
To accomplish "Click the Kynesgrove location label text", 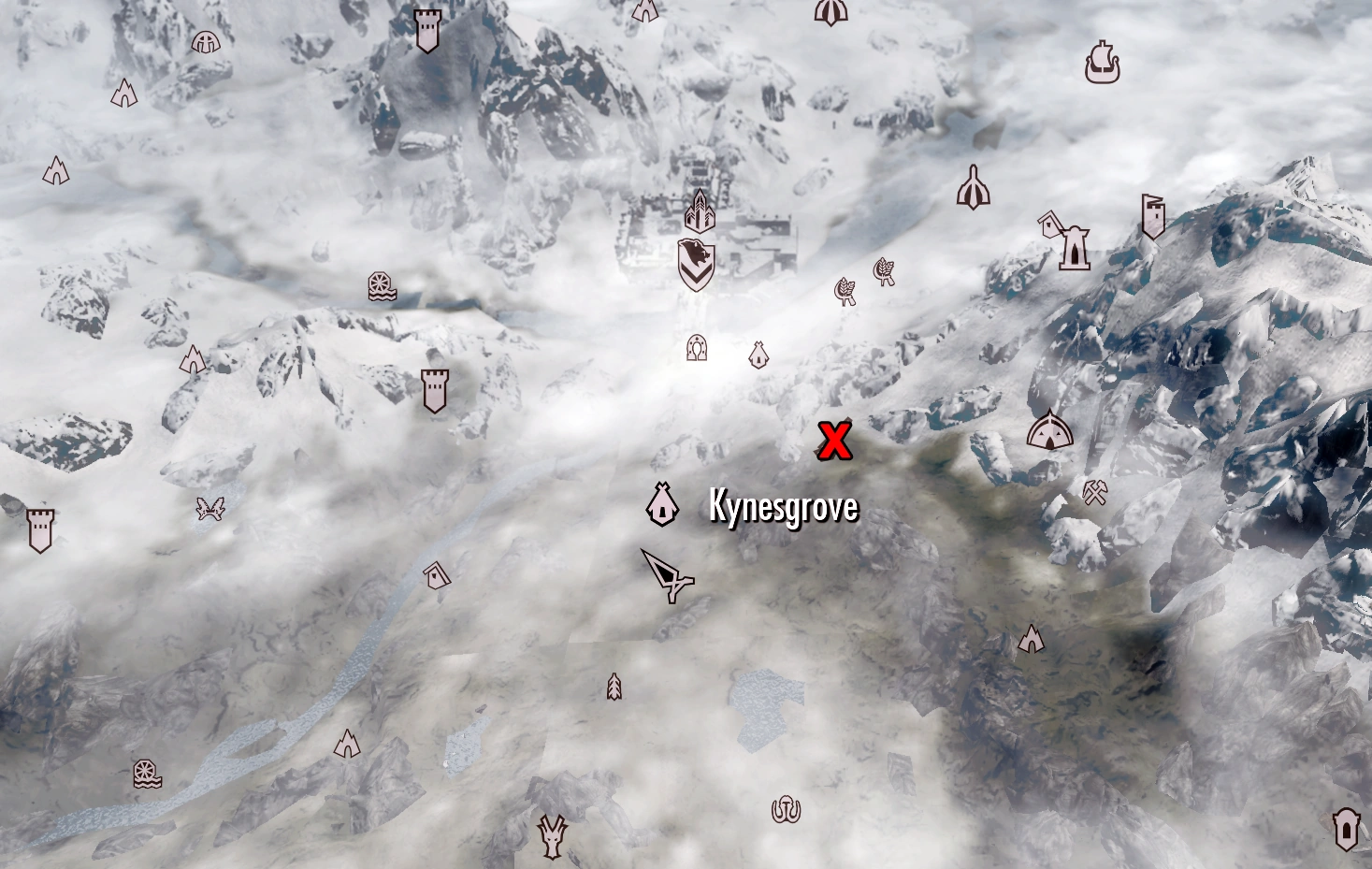I will [782, 509].
